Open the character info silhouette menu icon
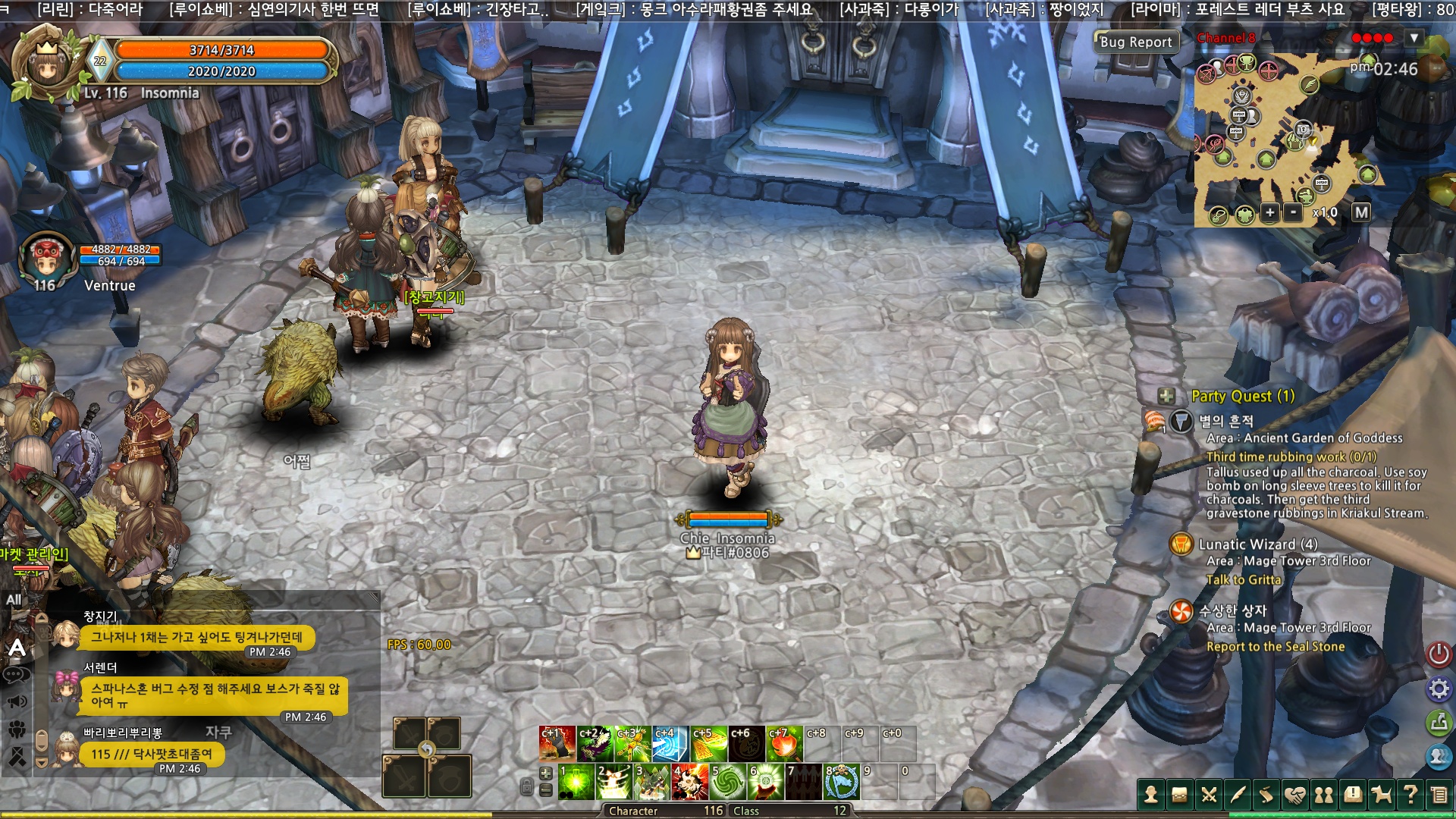 coord(1151,795)
